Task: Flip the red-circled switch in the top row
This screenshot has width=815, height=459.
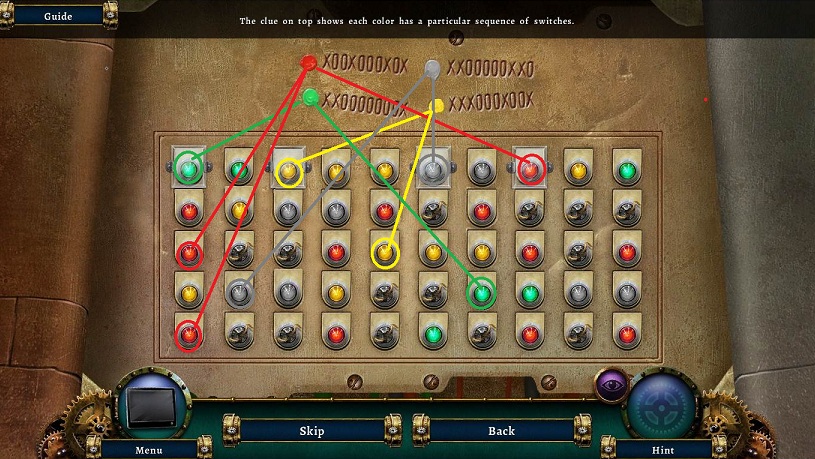Action: pyautogui.click(x=530, y=170)
